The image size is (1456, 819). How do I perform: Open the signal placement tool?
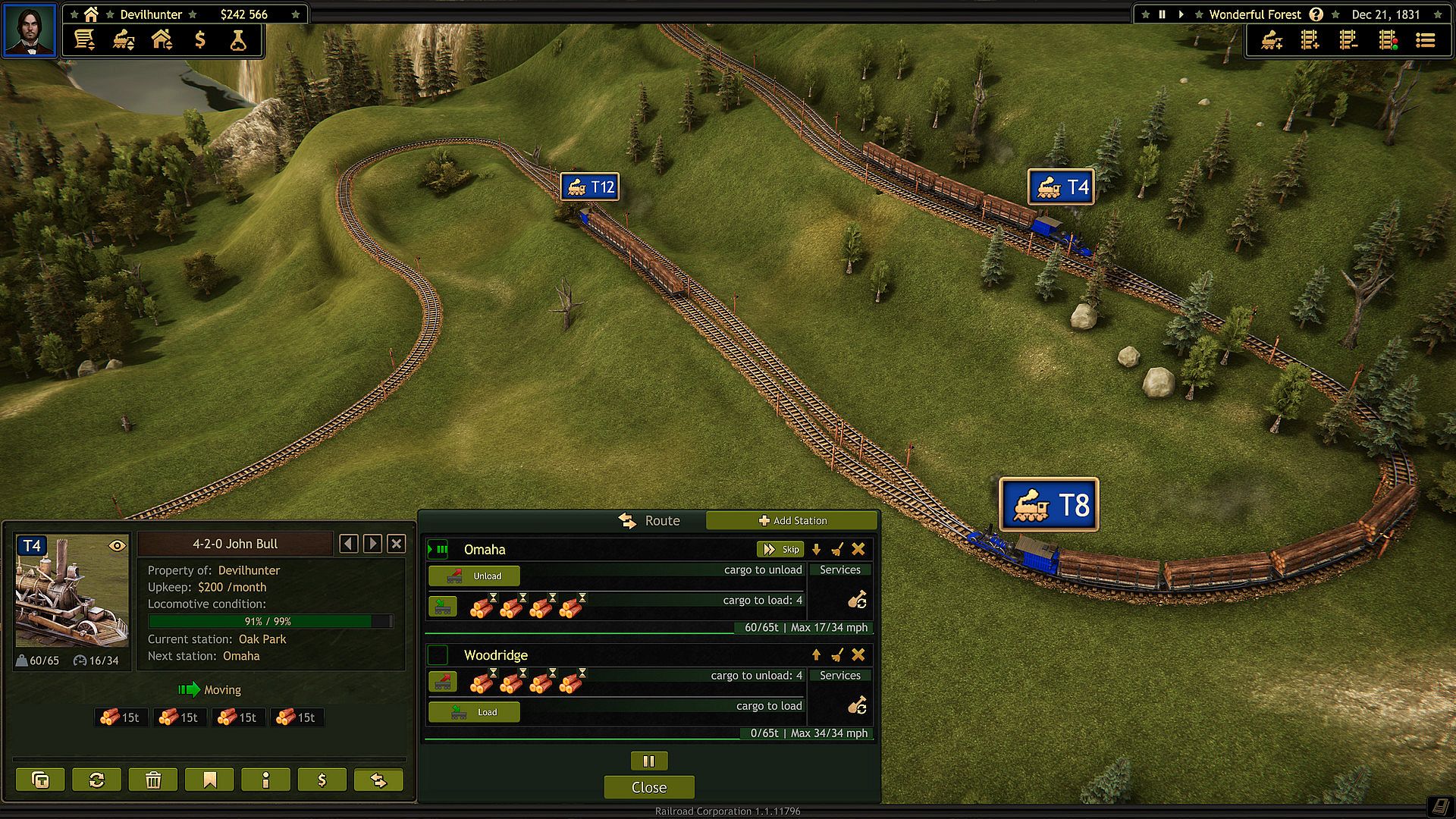tap(1388, 39)
